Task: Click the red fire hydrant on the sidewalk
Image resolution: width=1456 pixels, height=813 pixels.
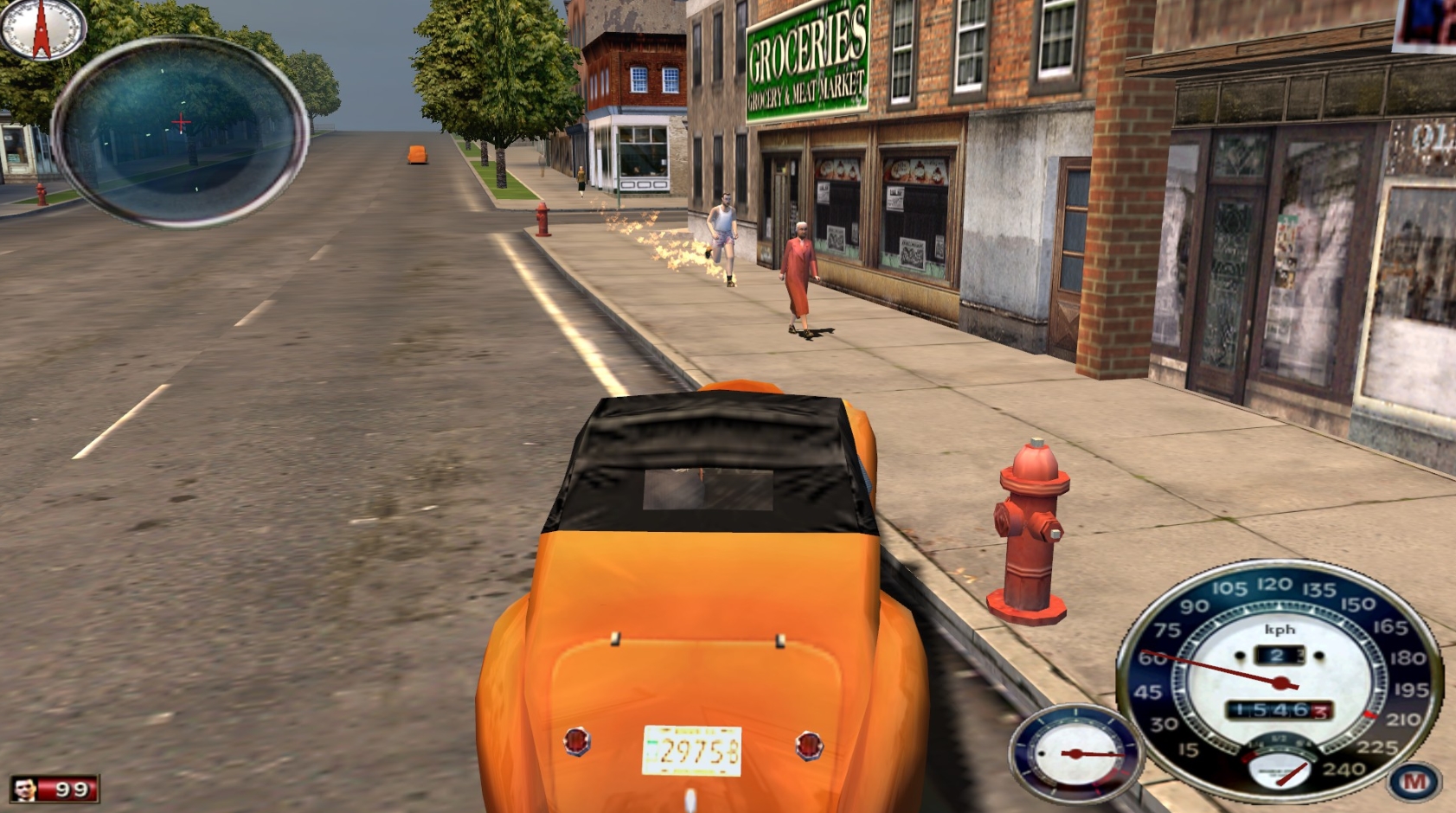Action: [1029, 528]
